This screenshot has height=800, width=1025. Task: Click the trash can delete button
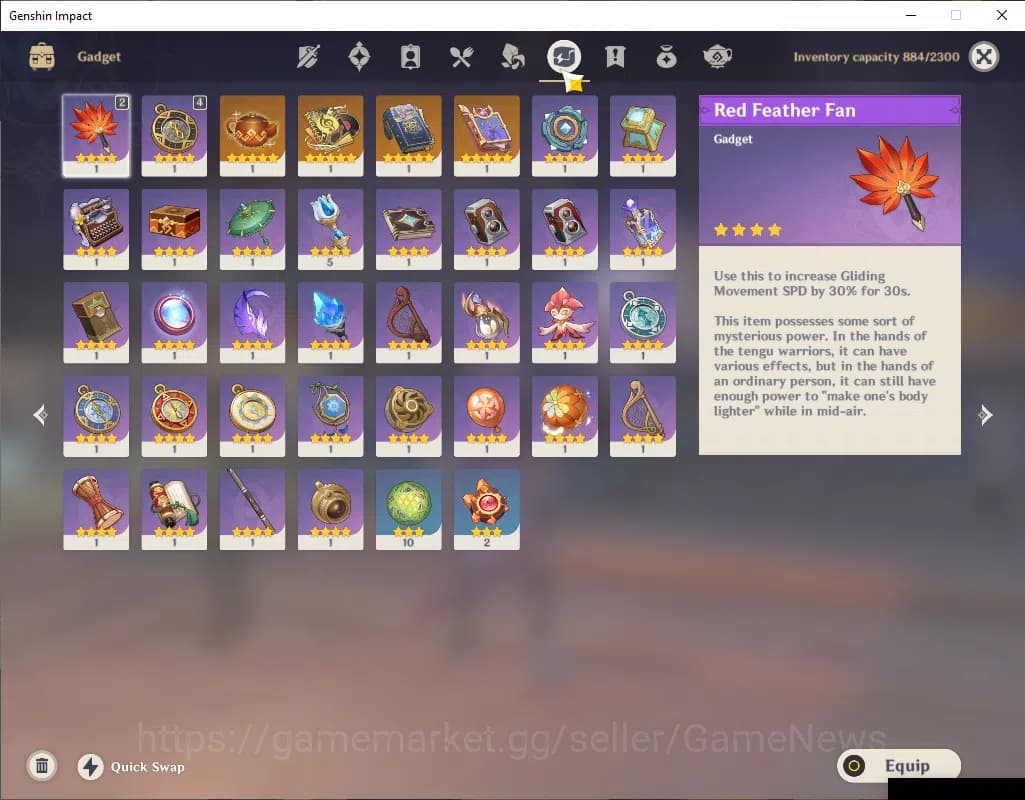(42, 766)
